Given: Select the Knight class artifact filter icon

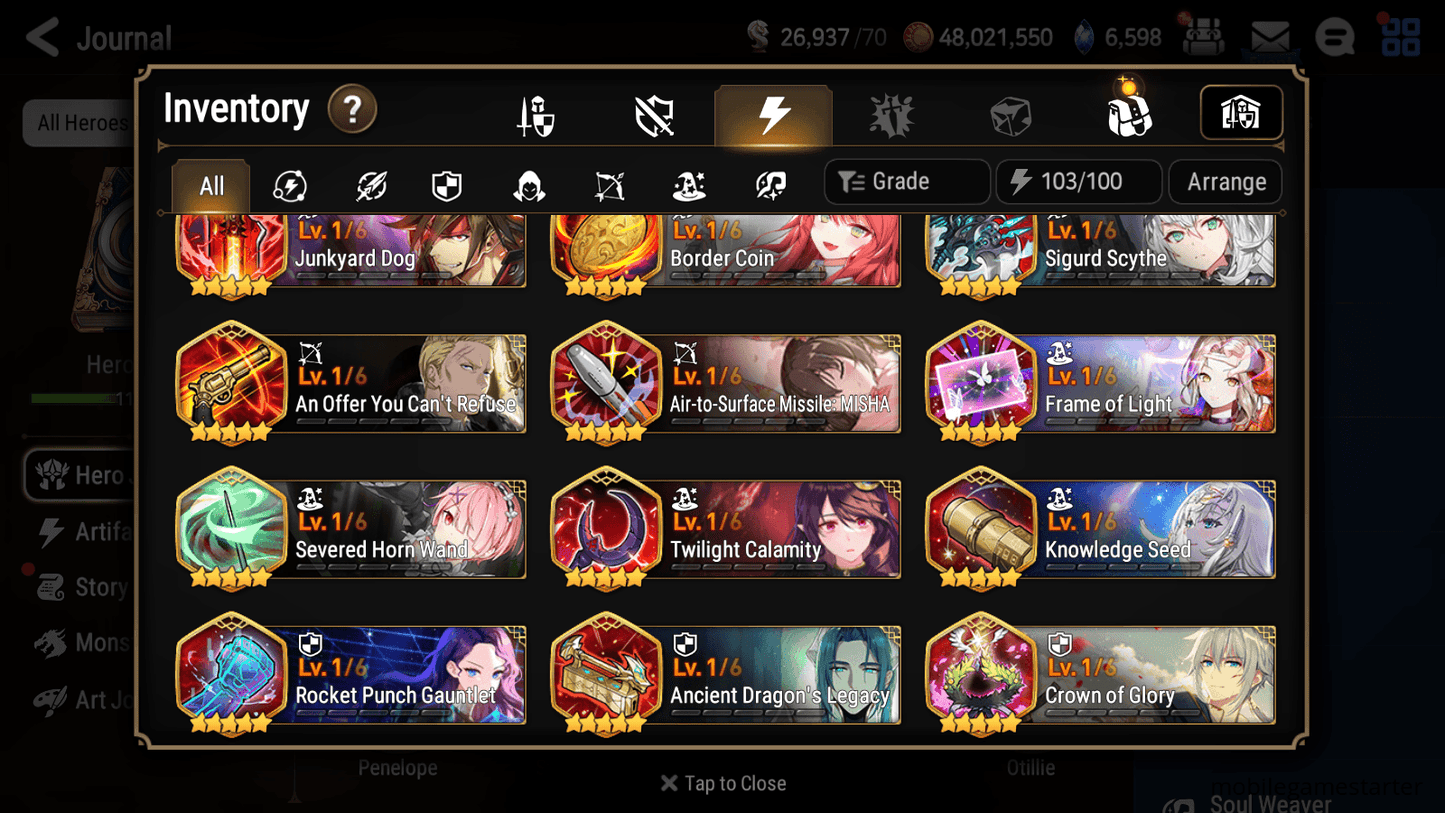Looking at the screenshot, I should pos(447,182).
